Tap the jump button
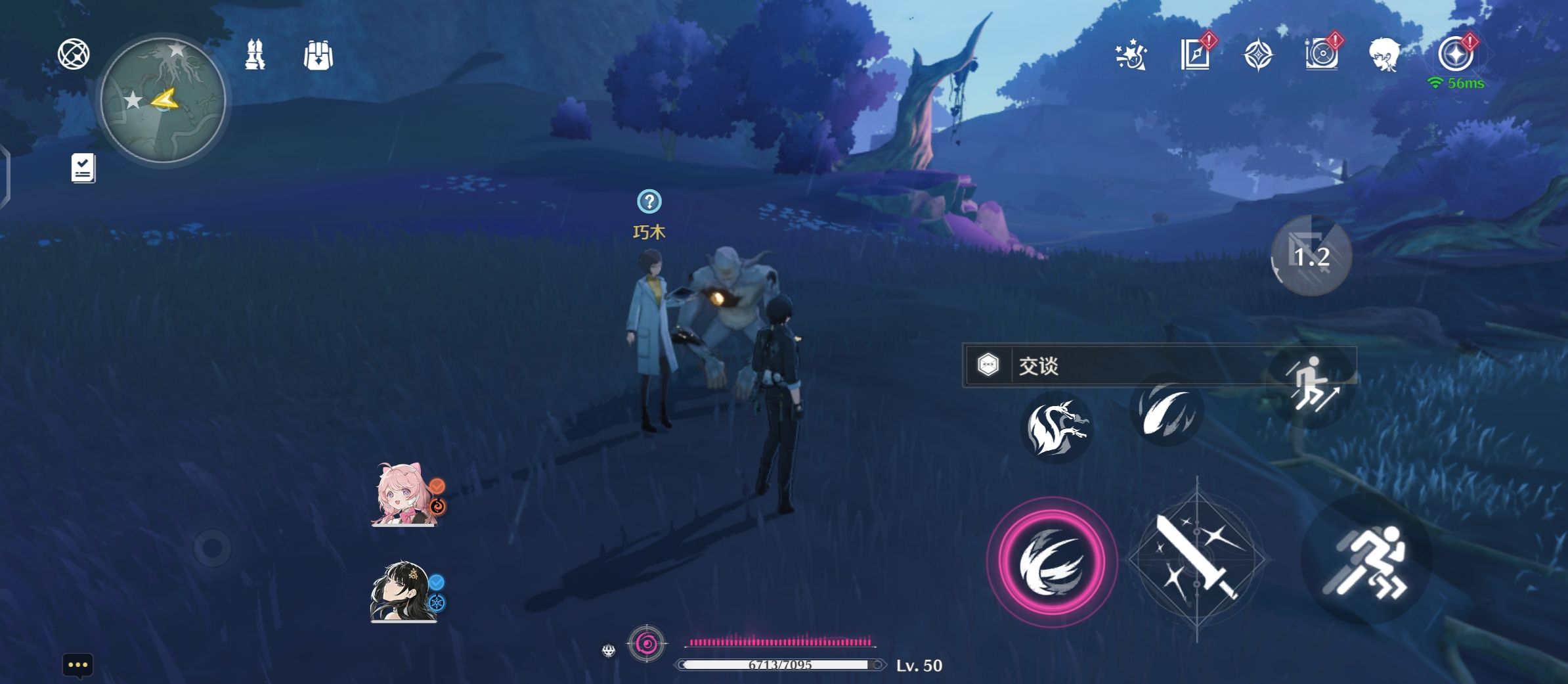 (x=1311, y=385)
